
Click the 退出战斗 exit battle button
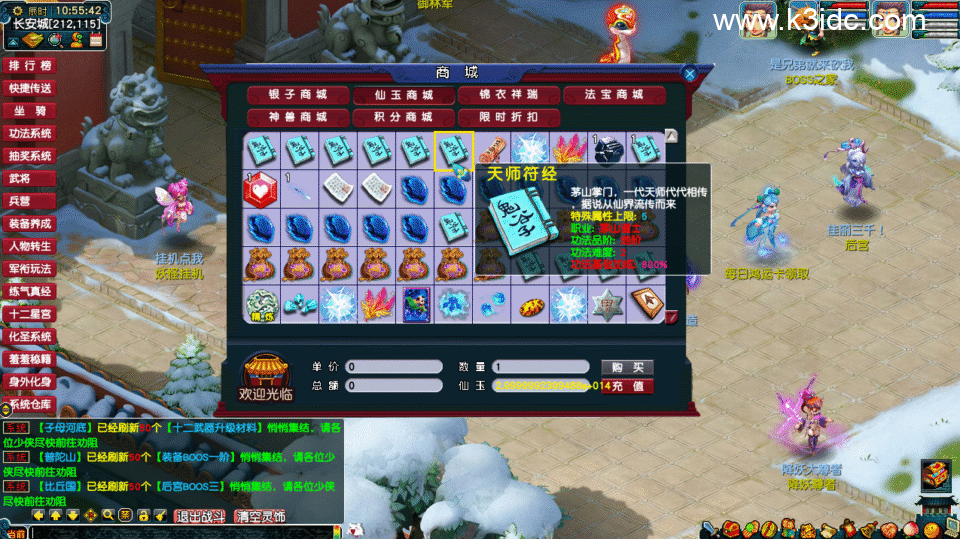[x=202, y=516]
